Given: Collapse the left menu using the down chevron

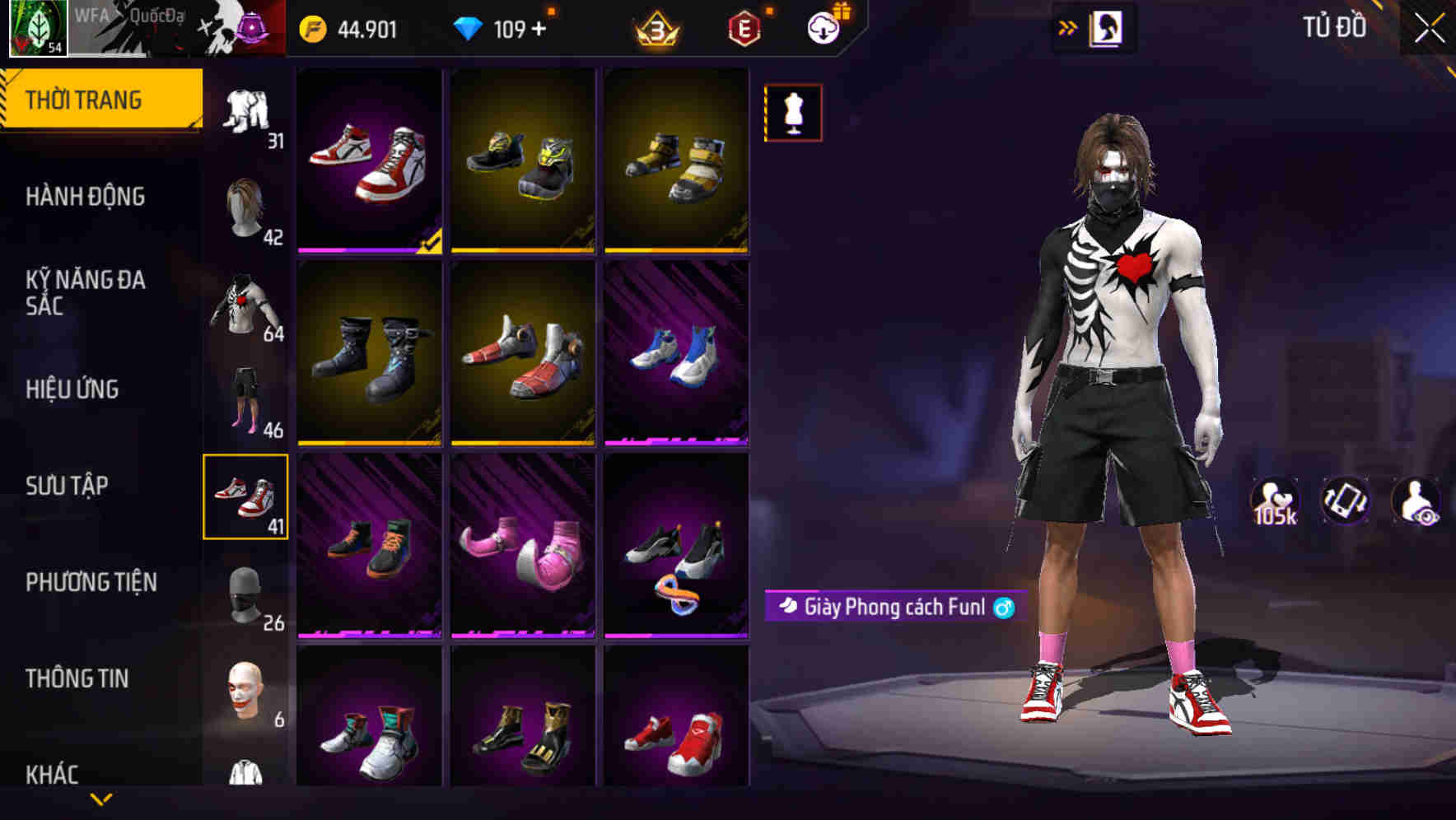Looking at the screenshot, I should tap(104, 799).
